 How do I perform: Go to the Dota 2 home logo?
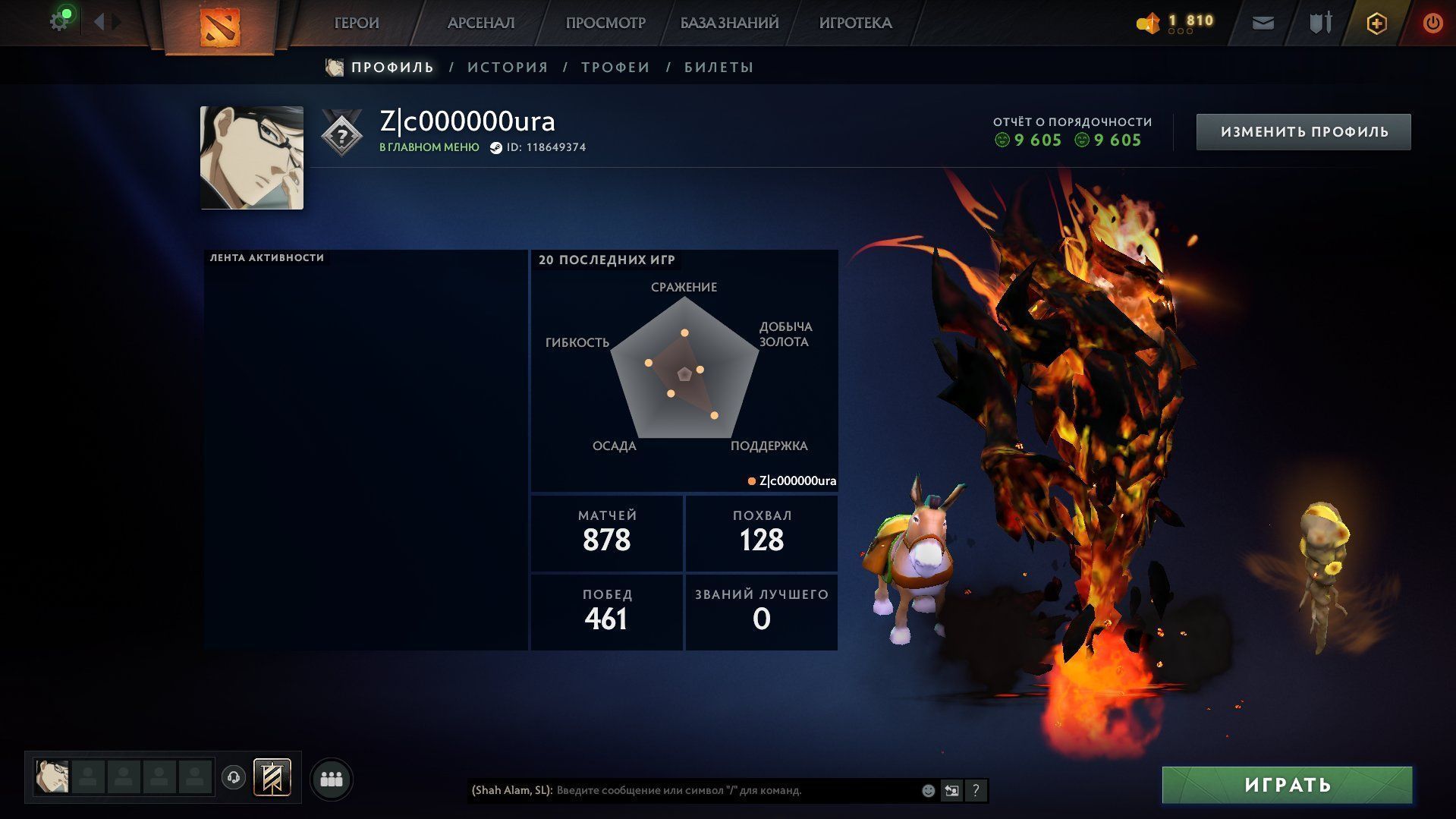tap(219, 27)
